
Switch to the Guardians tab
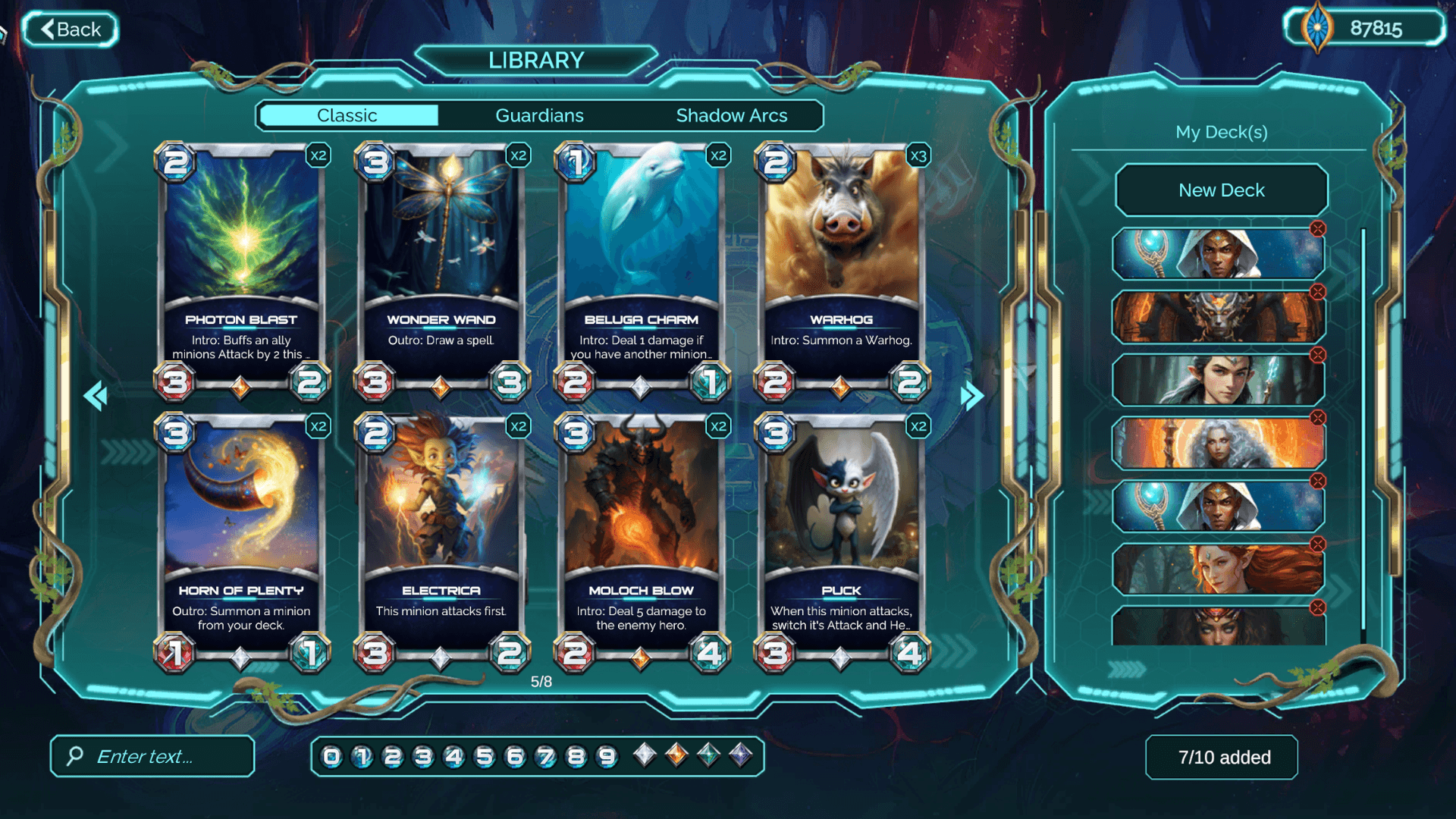tap(539, 115)
